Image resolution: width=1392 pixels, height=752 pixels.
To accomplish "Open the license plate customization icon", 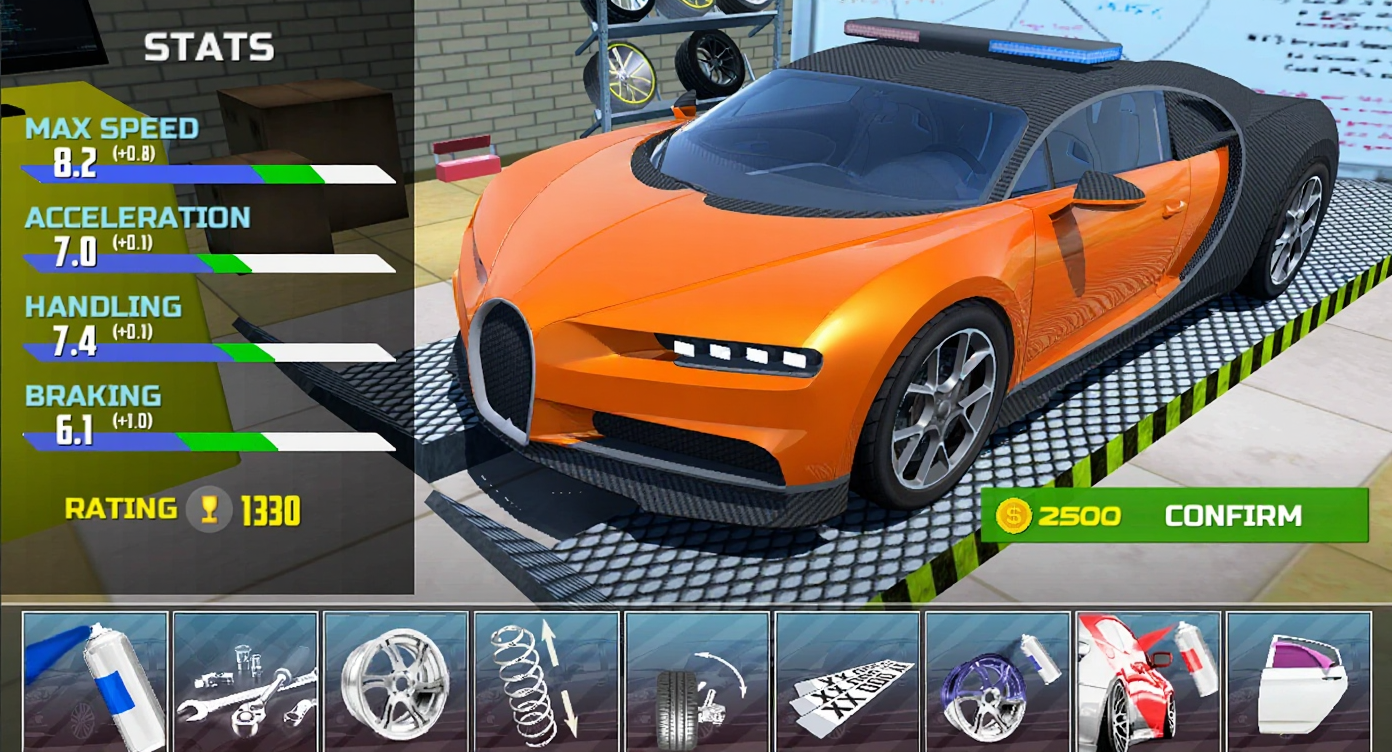I will [846, 680].
